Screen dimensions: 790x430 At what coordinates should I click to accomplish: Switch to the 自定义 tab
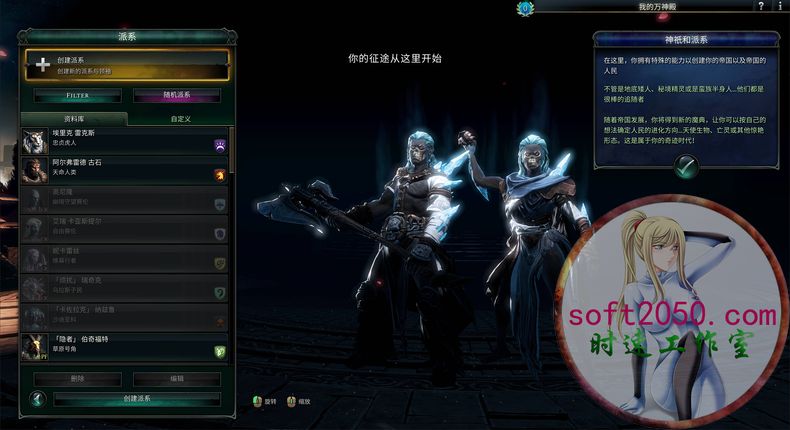point(180,118)
